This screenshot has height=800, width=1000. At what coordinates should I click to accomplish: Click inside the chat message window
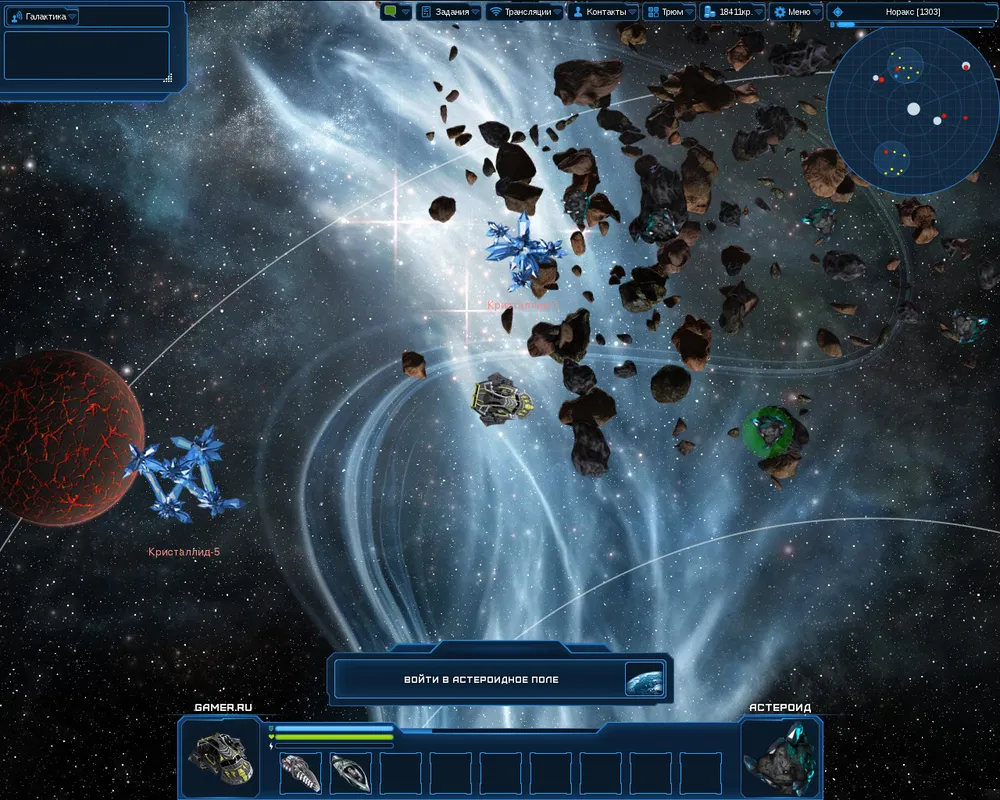point(86,55)
